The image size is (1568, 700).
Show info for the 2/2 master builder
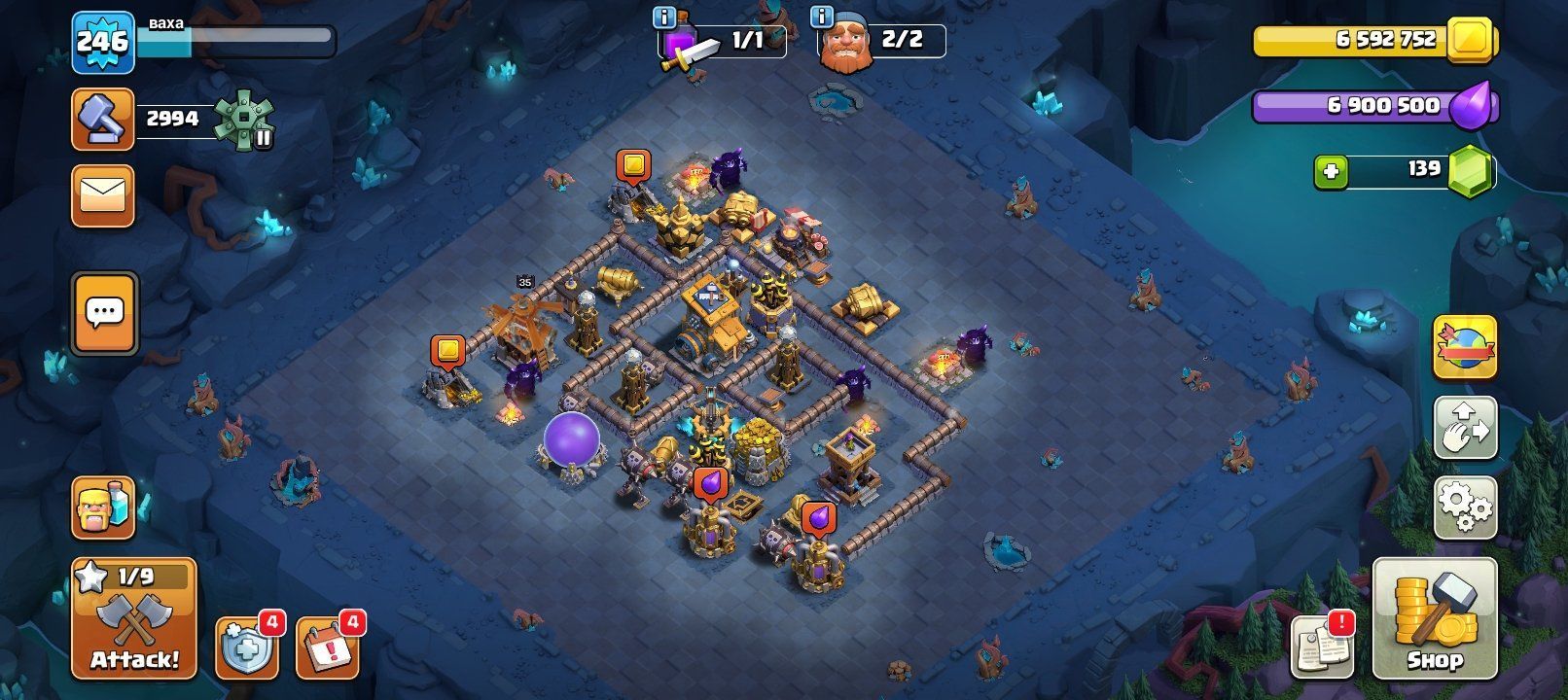click(822, 17)
